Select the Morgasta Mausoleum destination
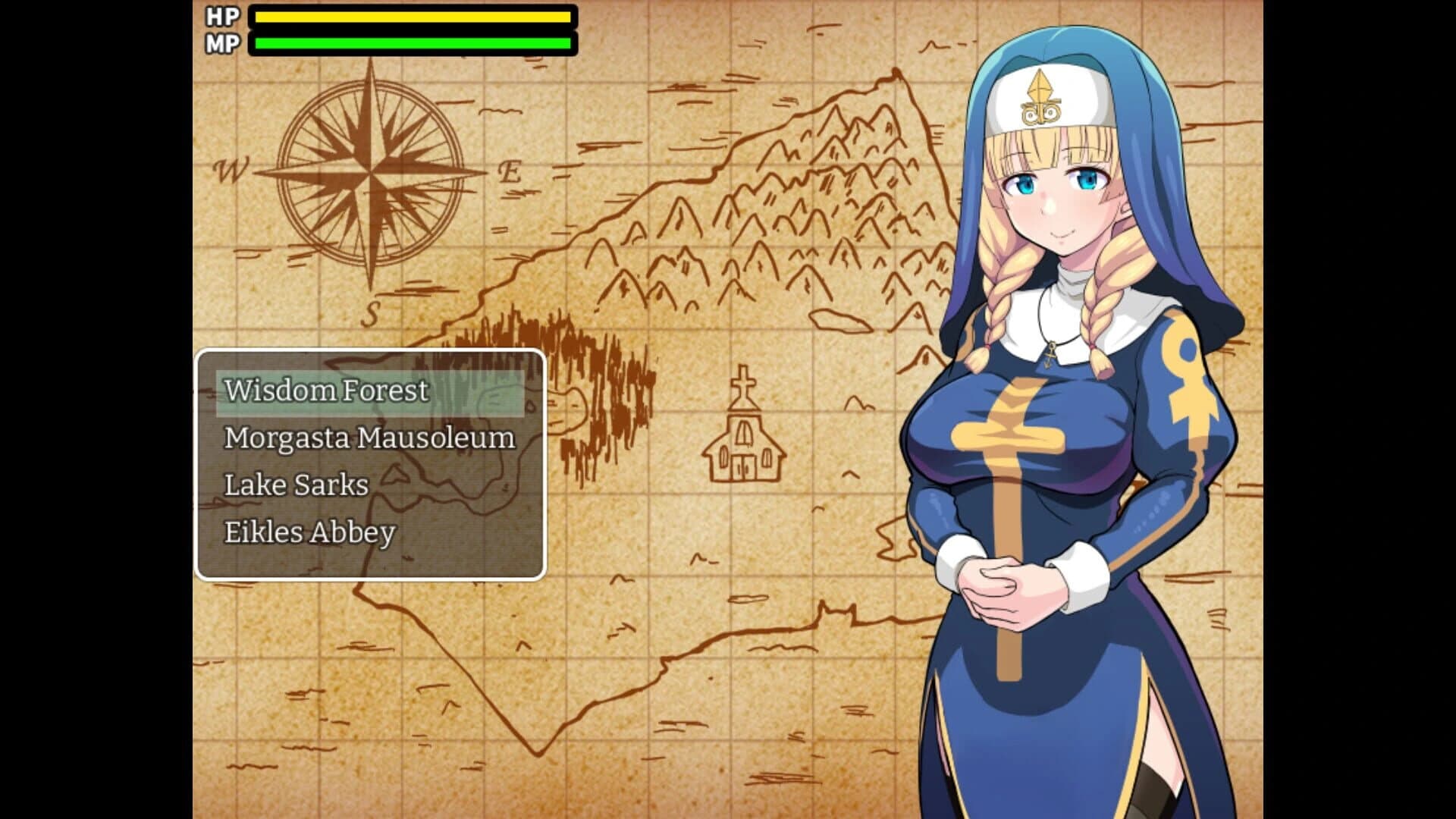This screenshot has height=819, width=1456. [x=369, y=438]
